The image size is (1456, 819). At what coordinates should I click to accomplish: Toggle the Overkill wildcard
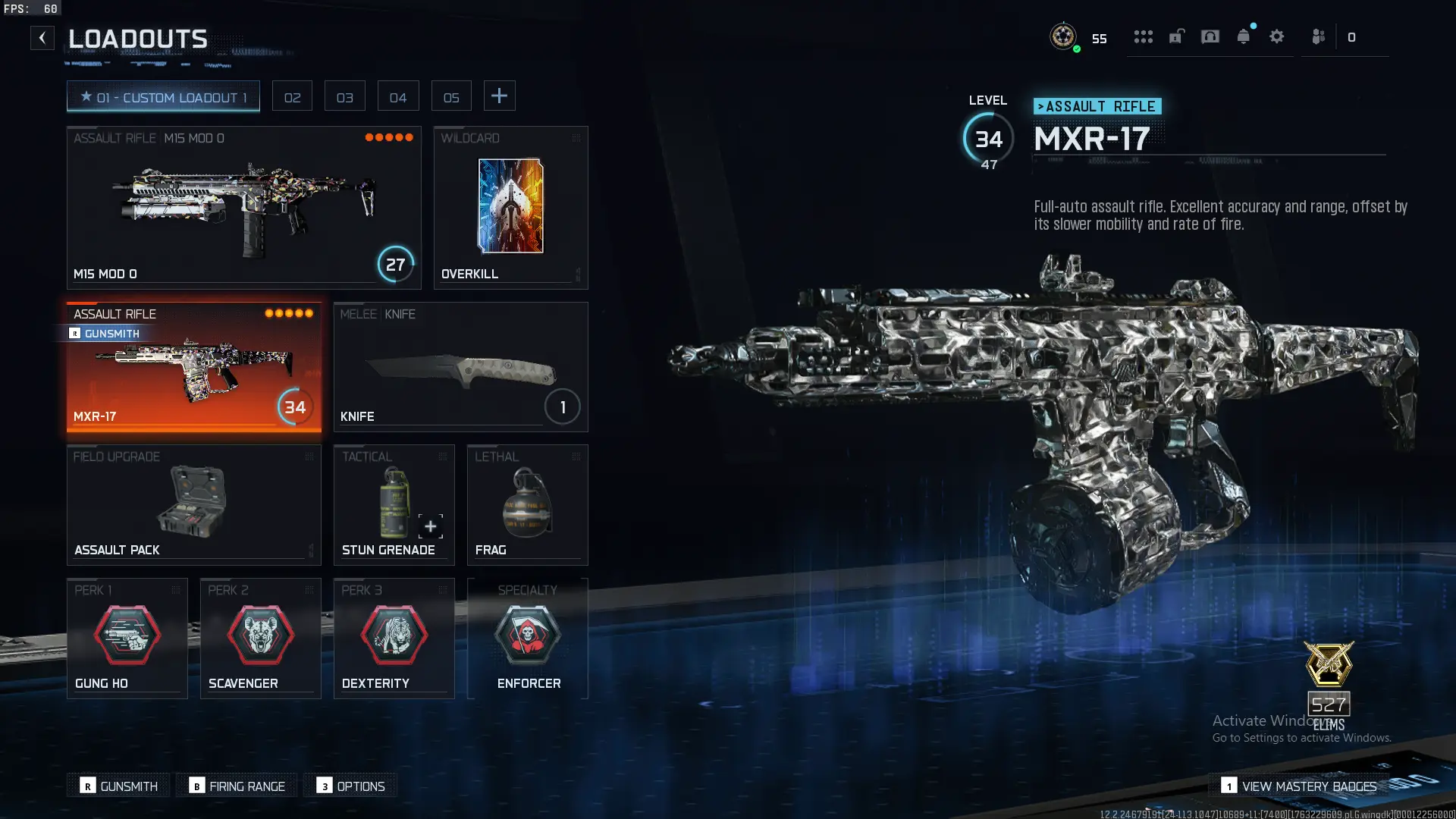pos(510,205)
